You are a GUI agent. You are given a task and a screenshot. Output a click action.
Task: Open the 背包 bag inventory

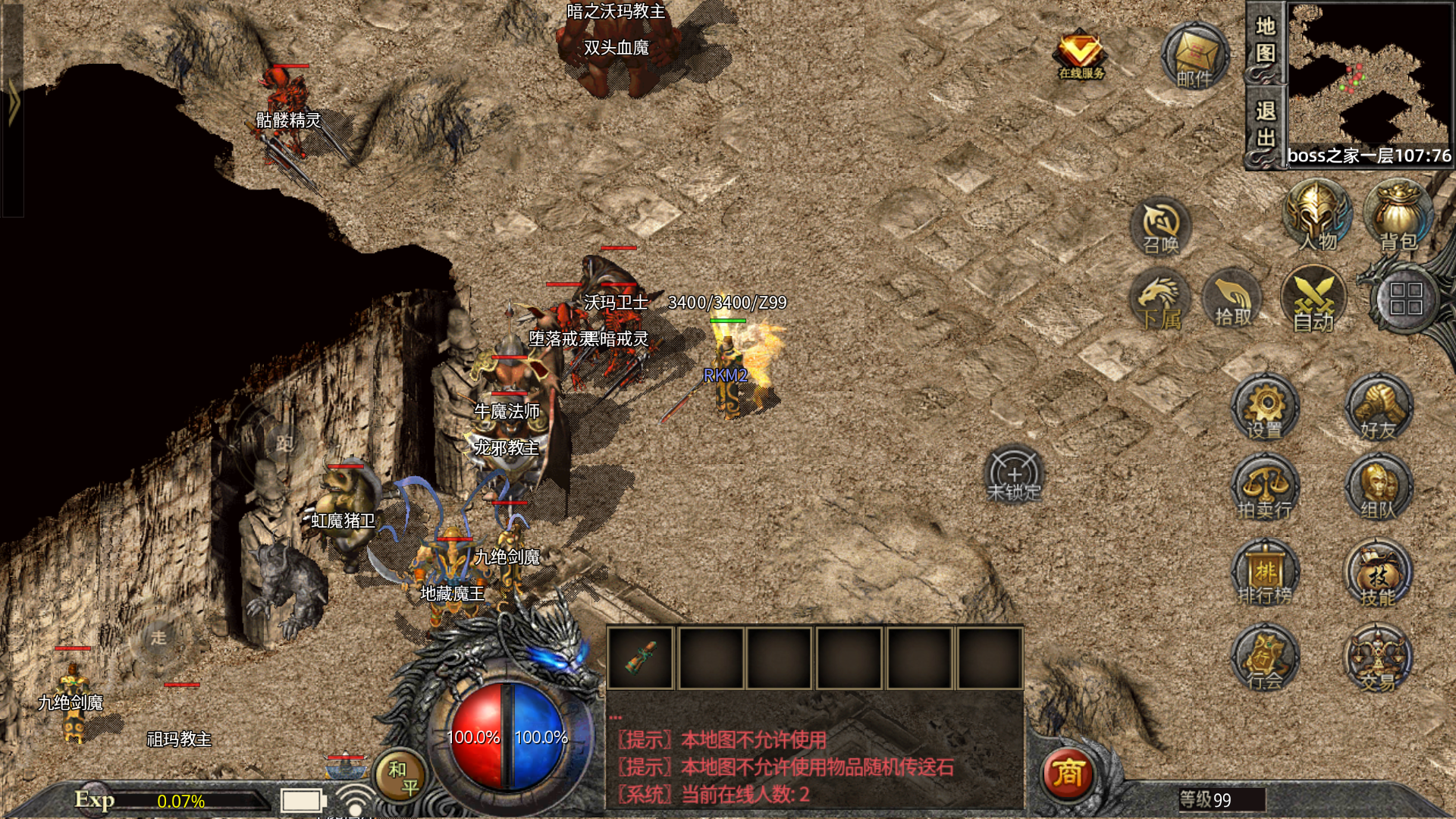pyautogui.click(x=1398, y=216)
